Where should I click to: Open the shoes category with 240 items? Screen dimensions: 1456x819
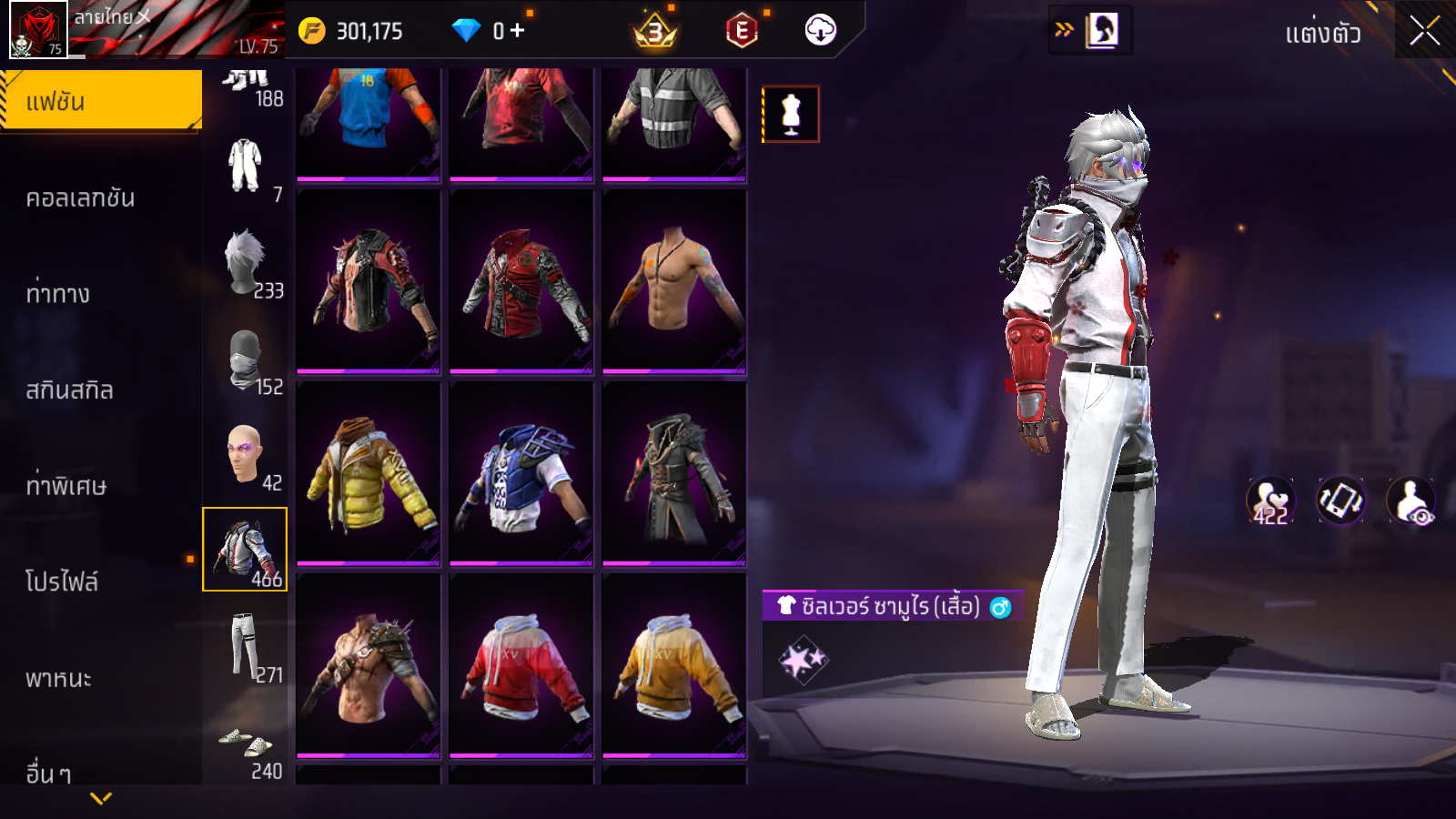click(x=246, y=746)
